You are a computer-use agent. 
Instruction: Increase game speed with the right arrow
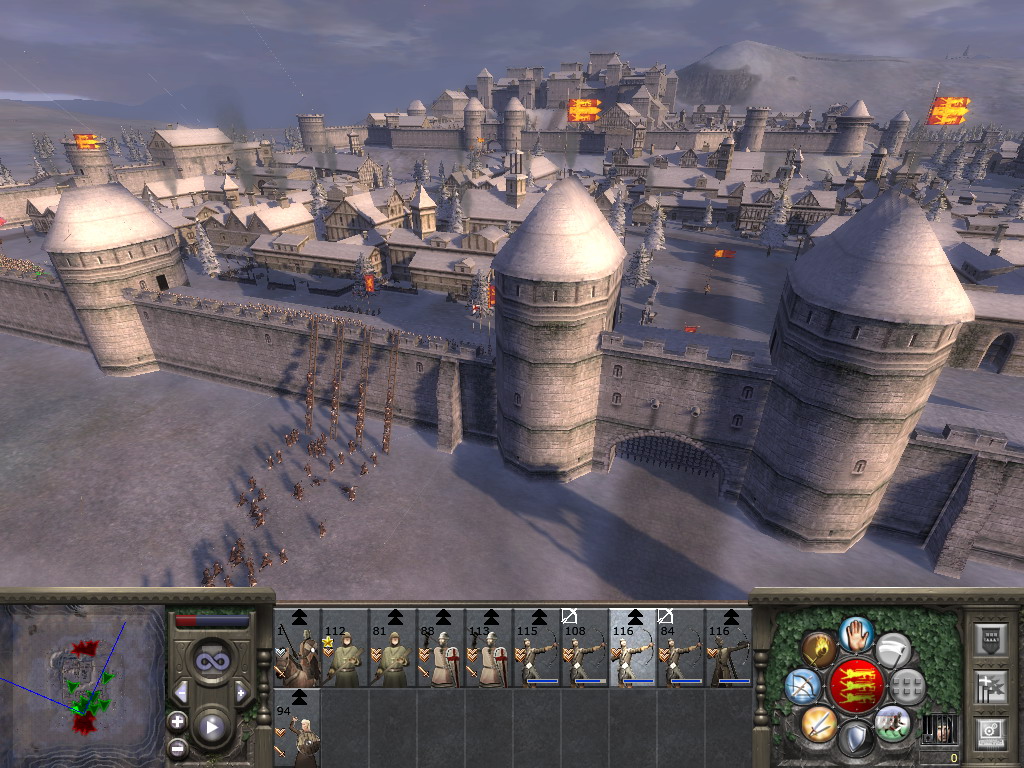[x=240, y=692]
